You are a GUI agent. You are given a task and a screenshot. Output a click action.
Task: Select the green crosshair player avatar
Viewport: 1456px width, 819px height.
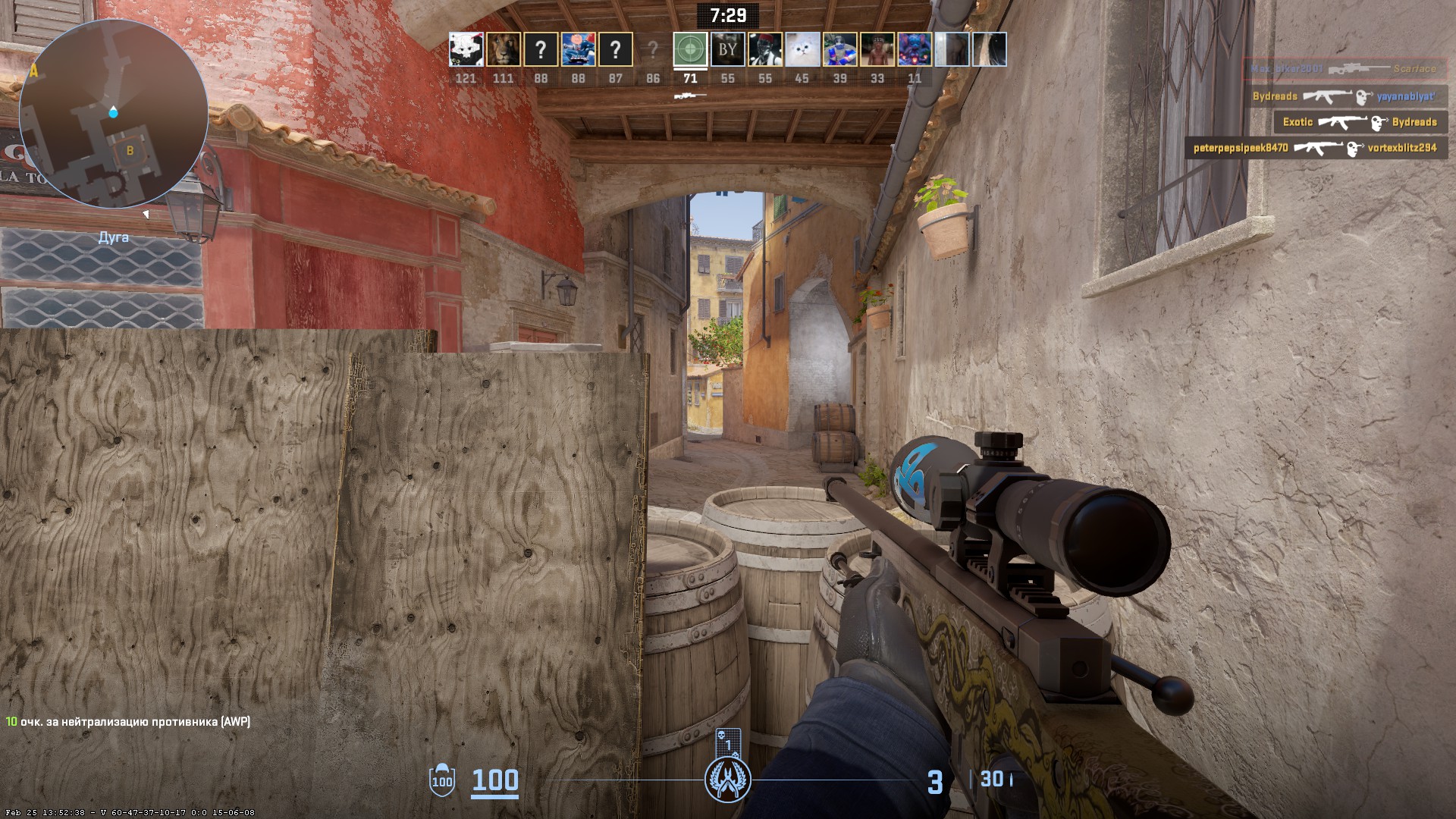pyautogui.click(x=690, y=50)
